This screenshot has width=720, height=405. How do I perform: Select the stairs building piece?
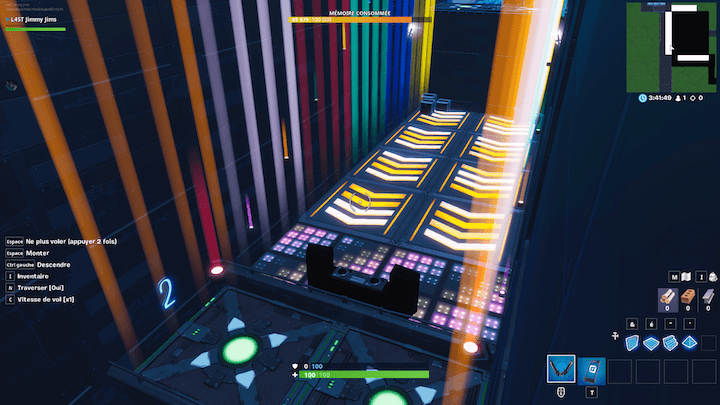tap(671, 343)
